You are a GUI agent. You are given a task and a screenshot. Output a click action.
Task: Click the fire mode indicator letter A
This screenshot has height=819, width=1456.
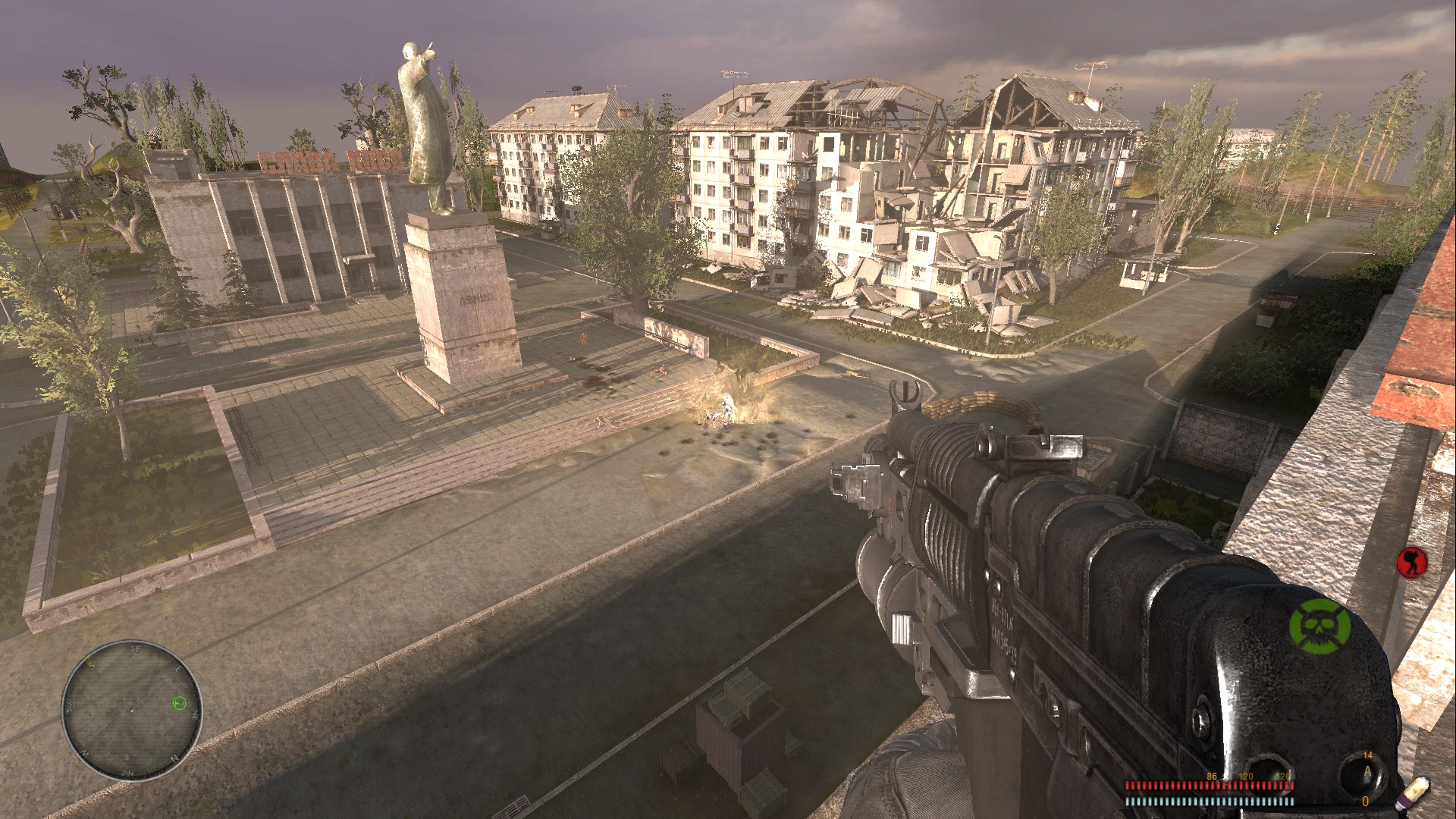click(1367, 772)
